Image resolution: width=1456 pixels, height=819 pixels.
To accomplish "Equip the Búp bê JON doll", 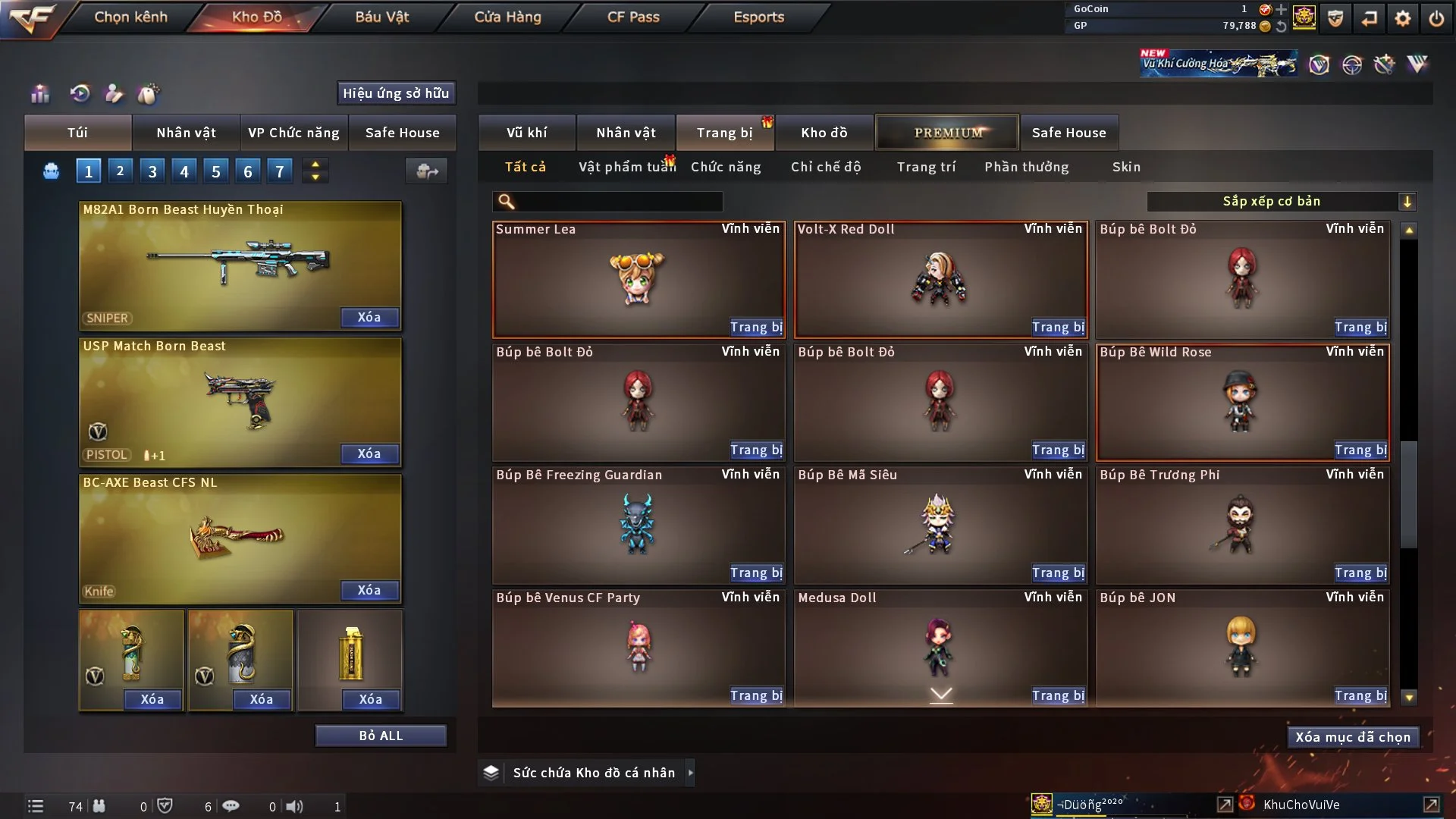I will coord(1360,695).
